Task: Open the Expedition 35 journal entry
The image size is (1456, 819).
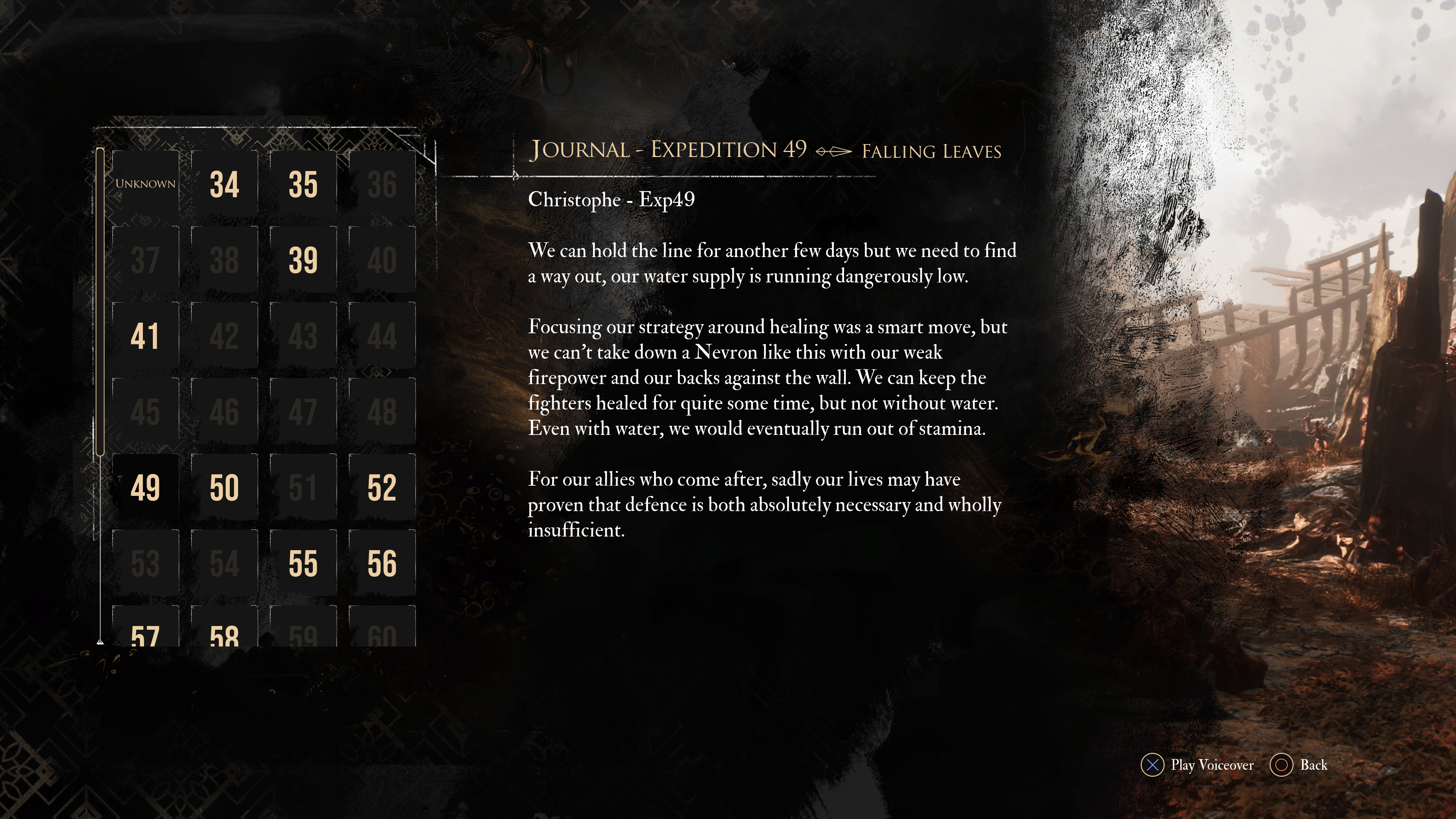Action: [x=303, y=184]
